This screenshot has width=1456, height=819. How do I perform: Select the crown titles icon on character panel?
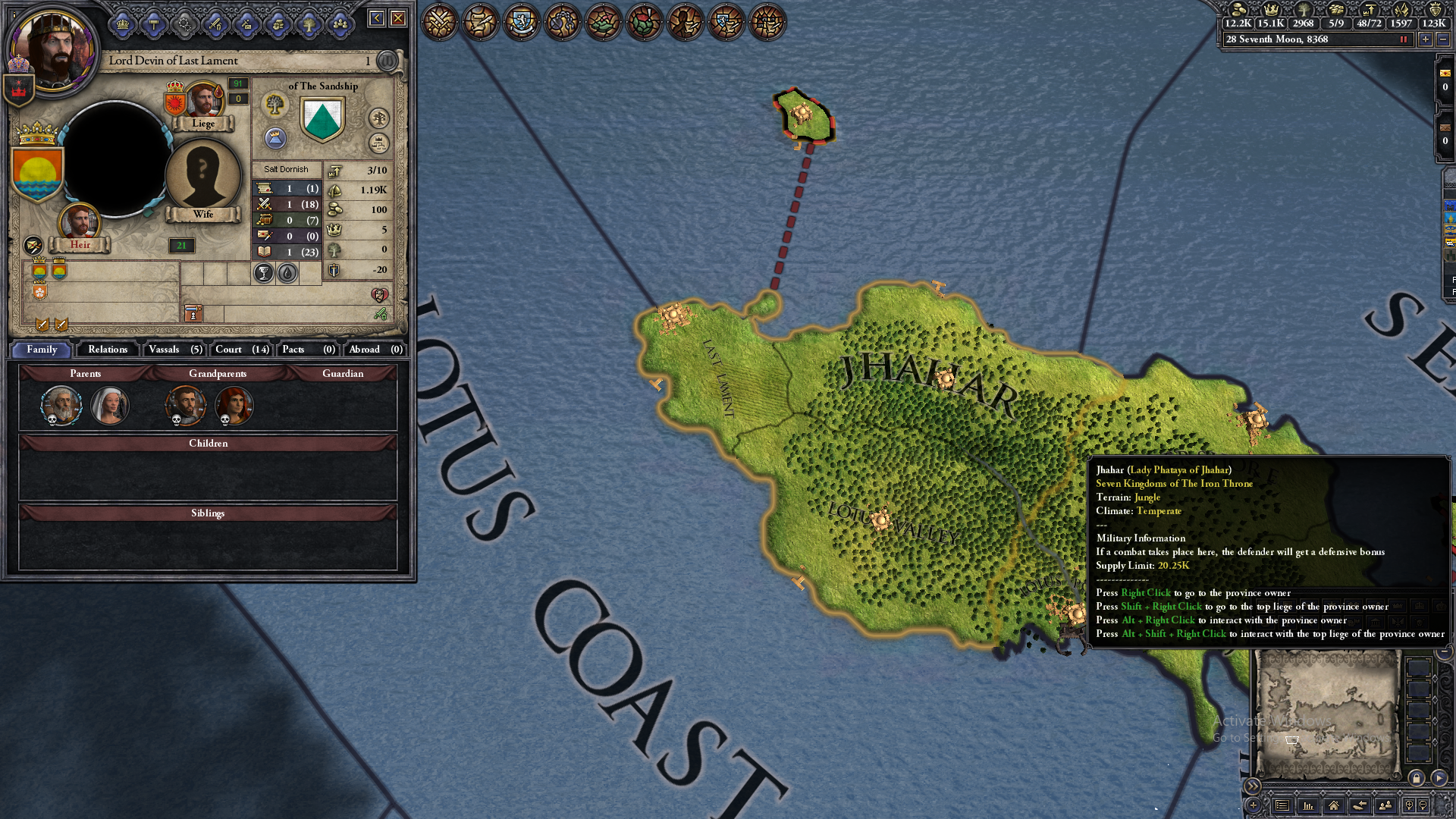point(123,24)
